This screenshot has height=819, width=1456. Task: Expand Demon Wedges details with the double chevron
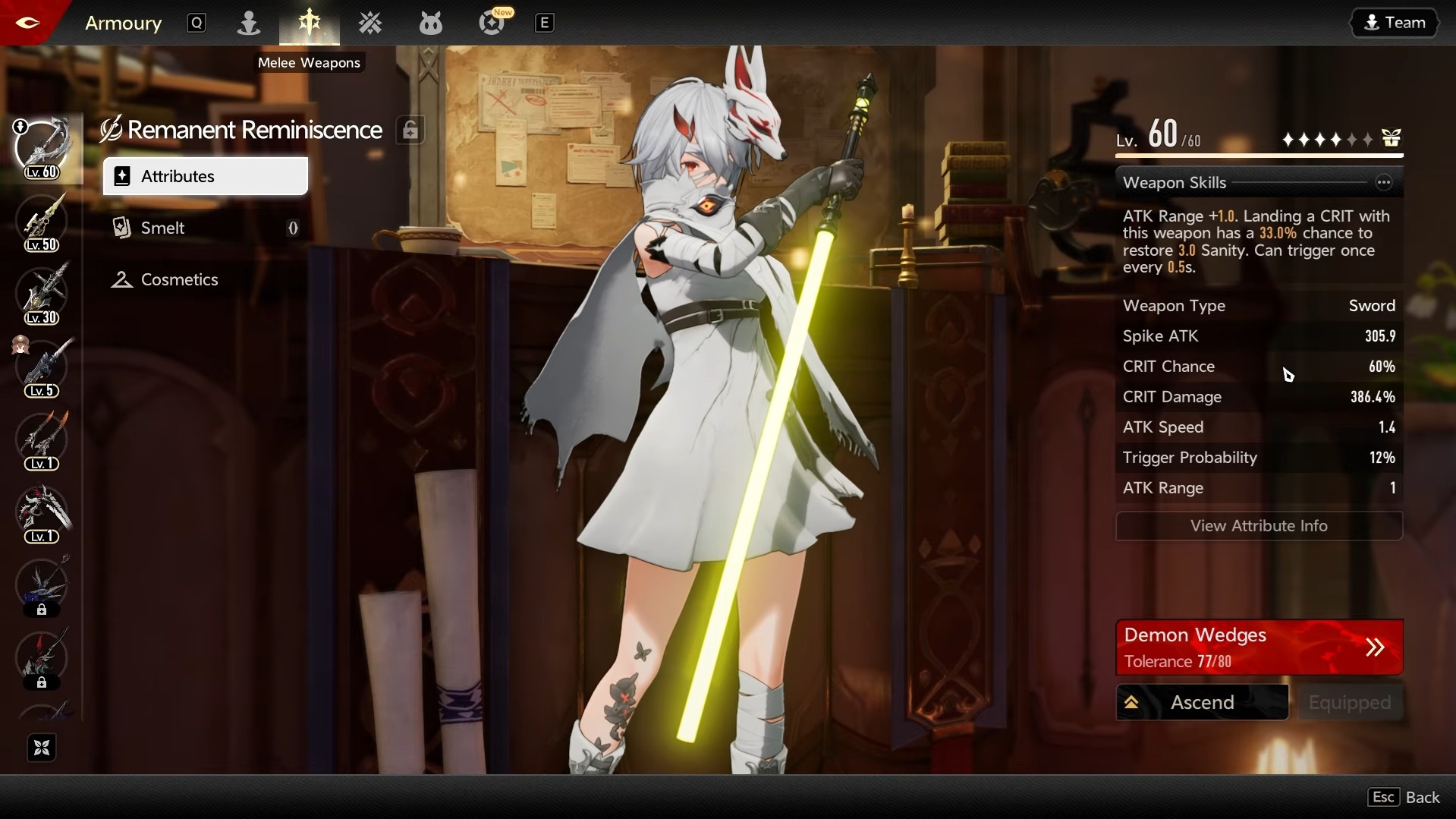[x=1376, y=647]
